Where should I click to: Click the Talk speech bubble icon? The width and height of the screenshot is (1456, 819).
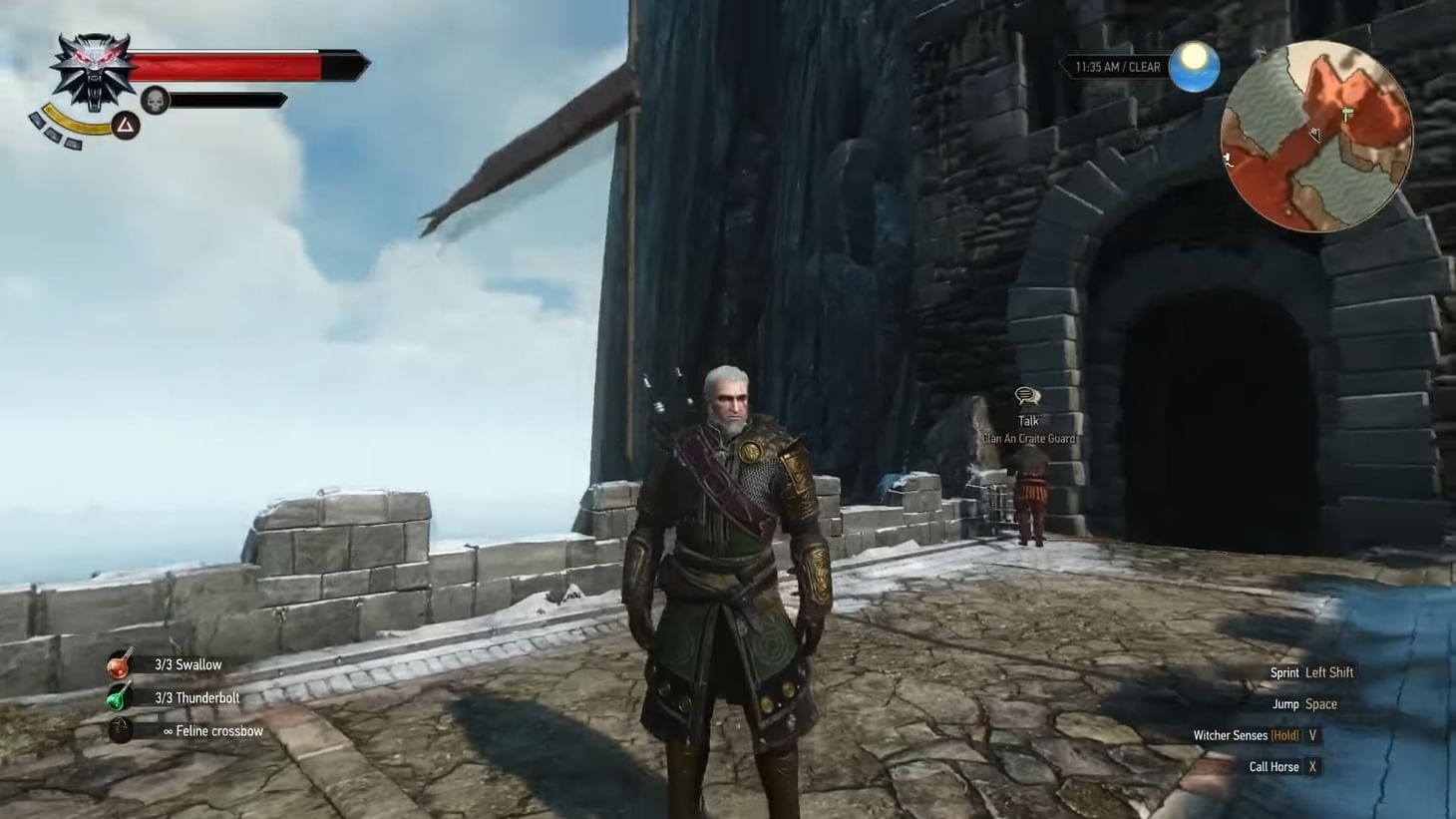1026,395
